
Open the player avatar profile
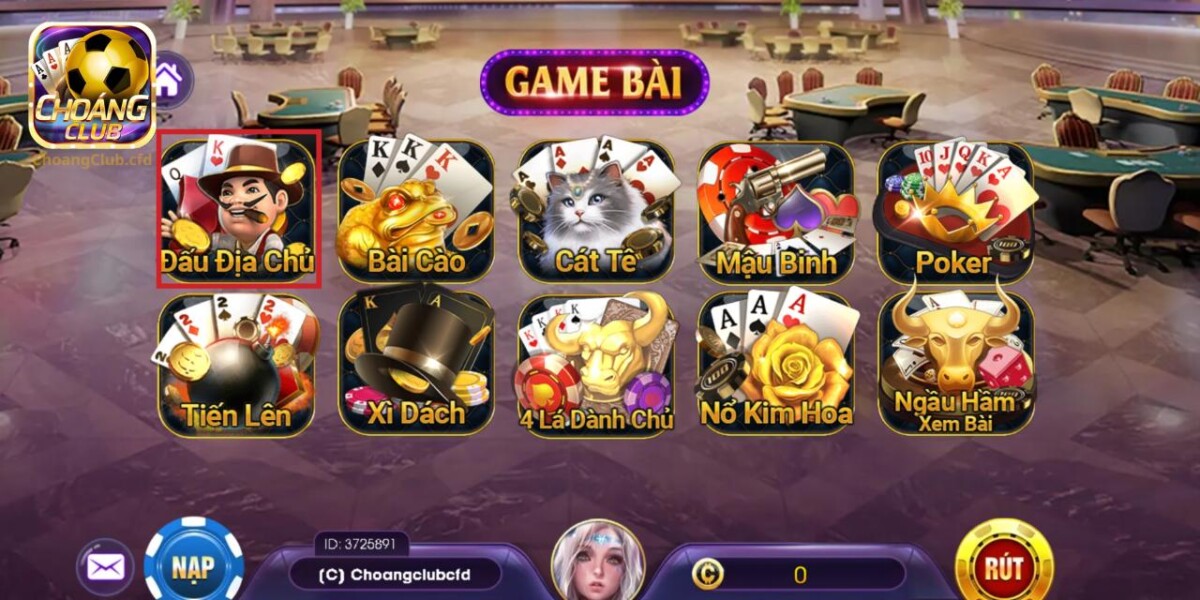(x=598, y=562)
